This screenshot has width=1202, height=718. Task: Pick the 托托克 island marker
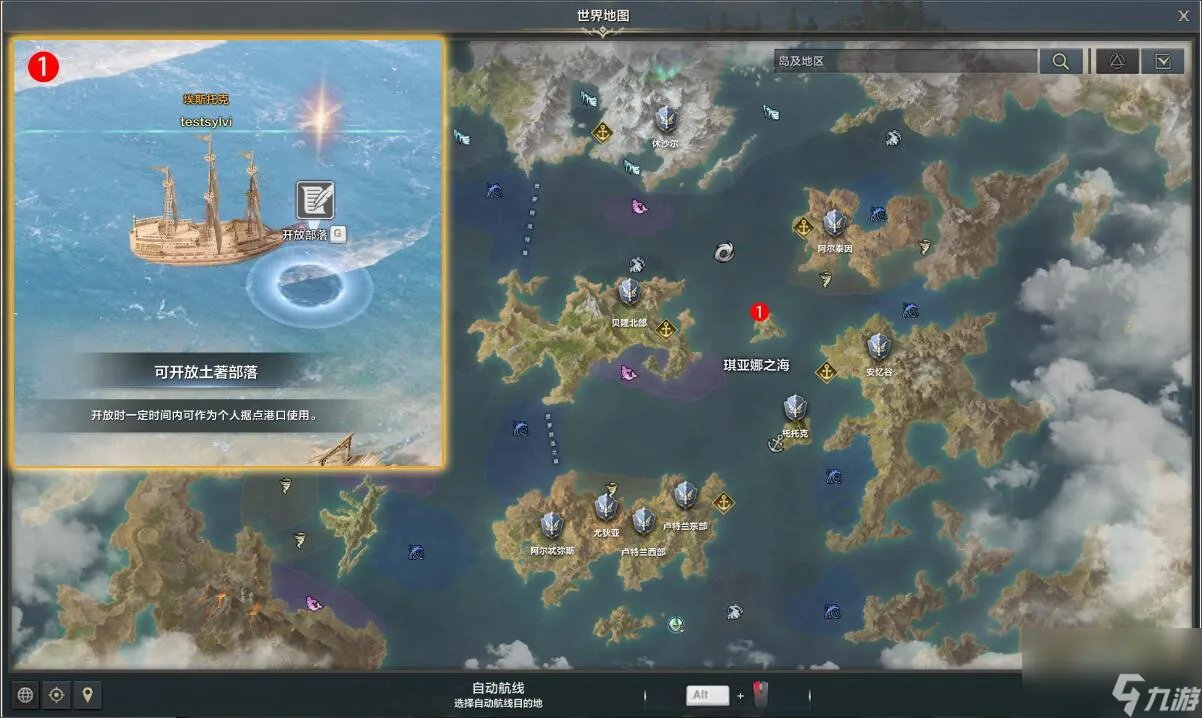[795, 408]
